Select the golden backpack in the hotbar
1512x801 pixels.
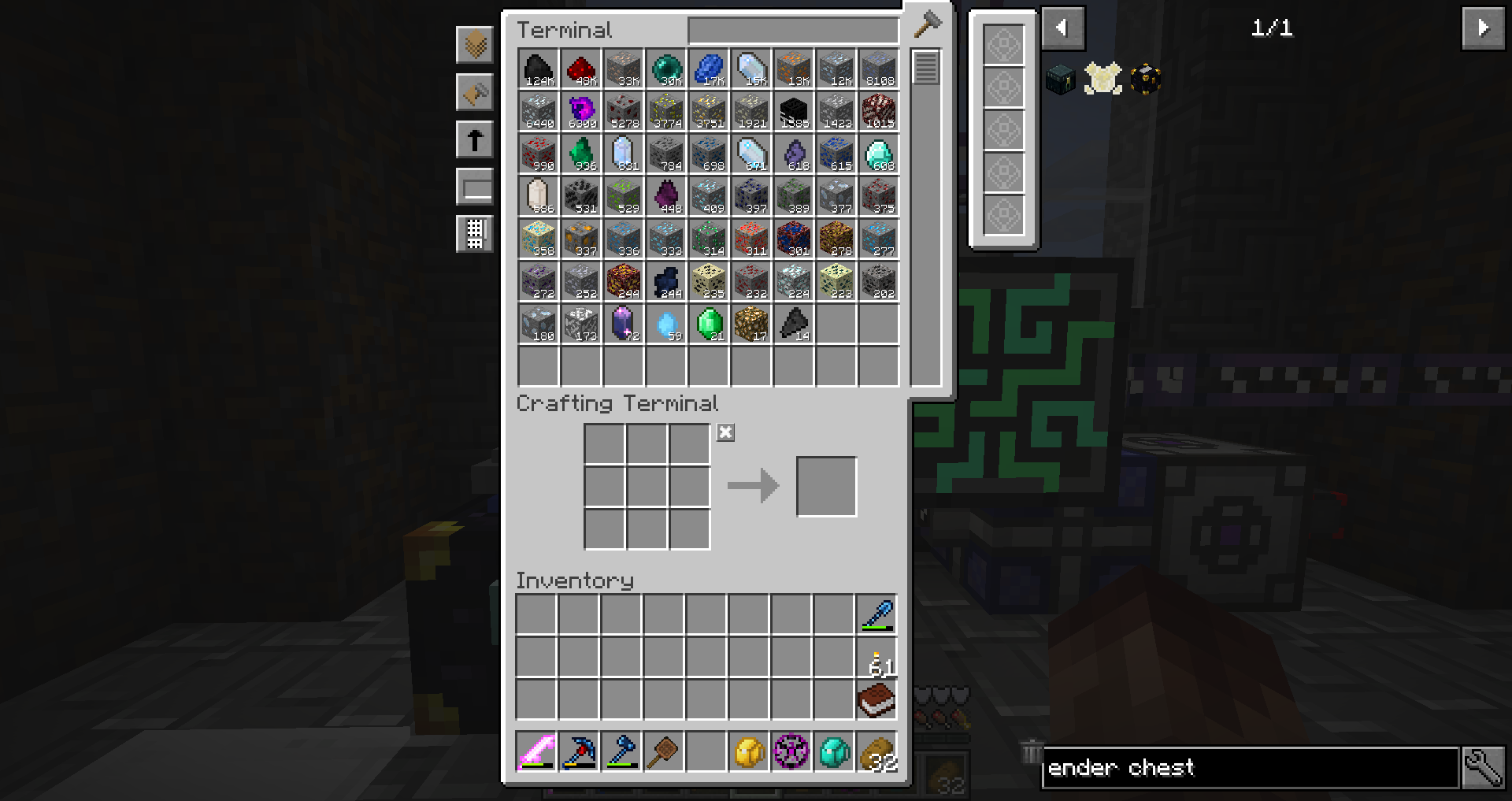click(x=749, y=751)
